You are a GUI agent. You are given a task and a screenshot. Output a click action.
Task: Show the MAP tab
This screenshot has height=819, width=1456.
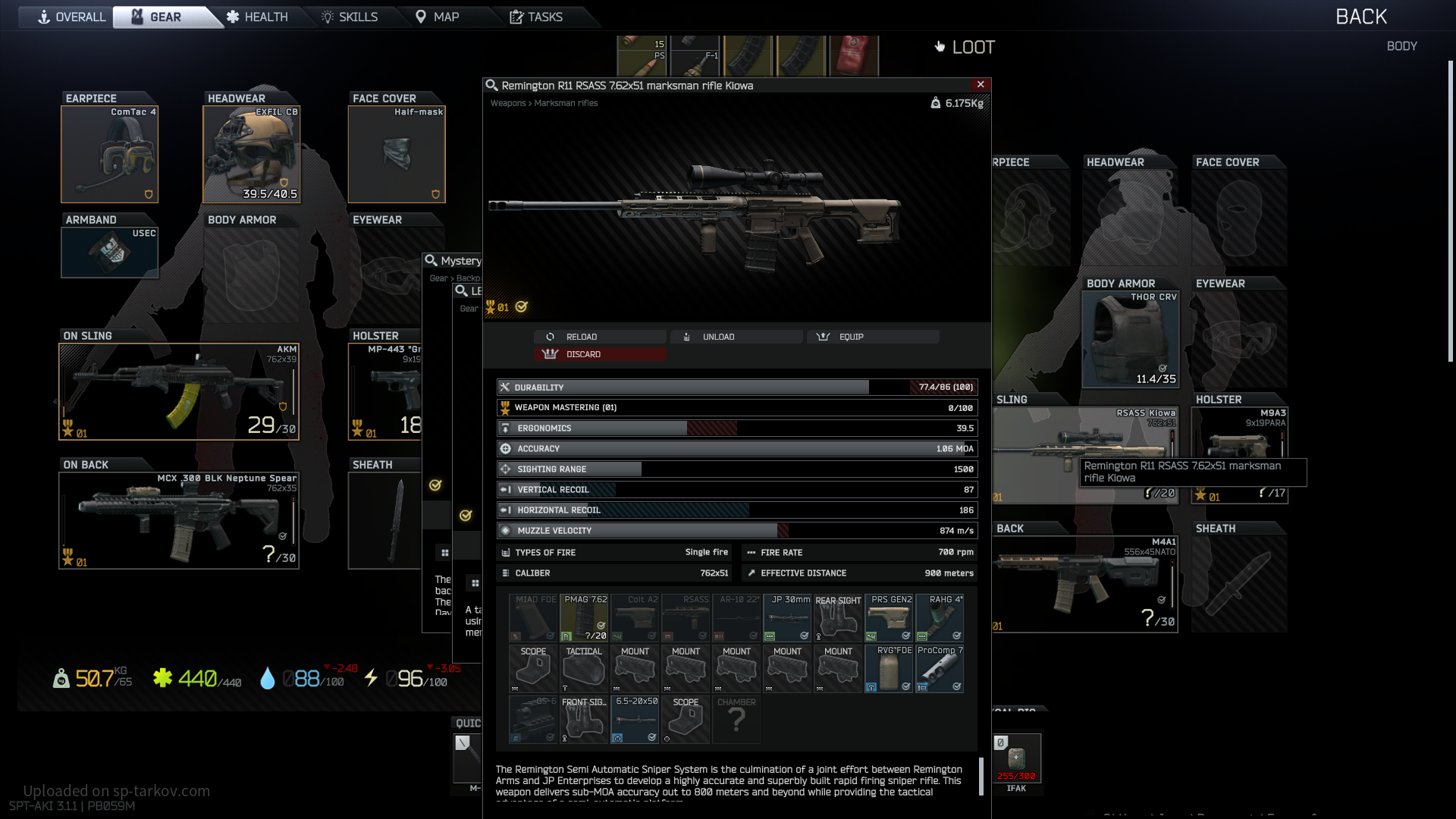click(438, 17)
